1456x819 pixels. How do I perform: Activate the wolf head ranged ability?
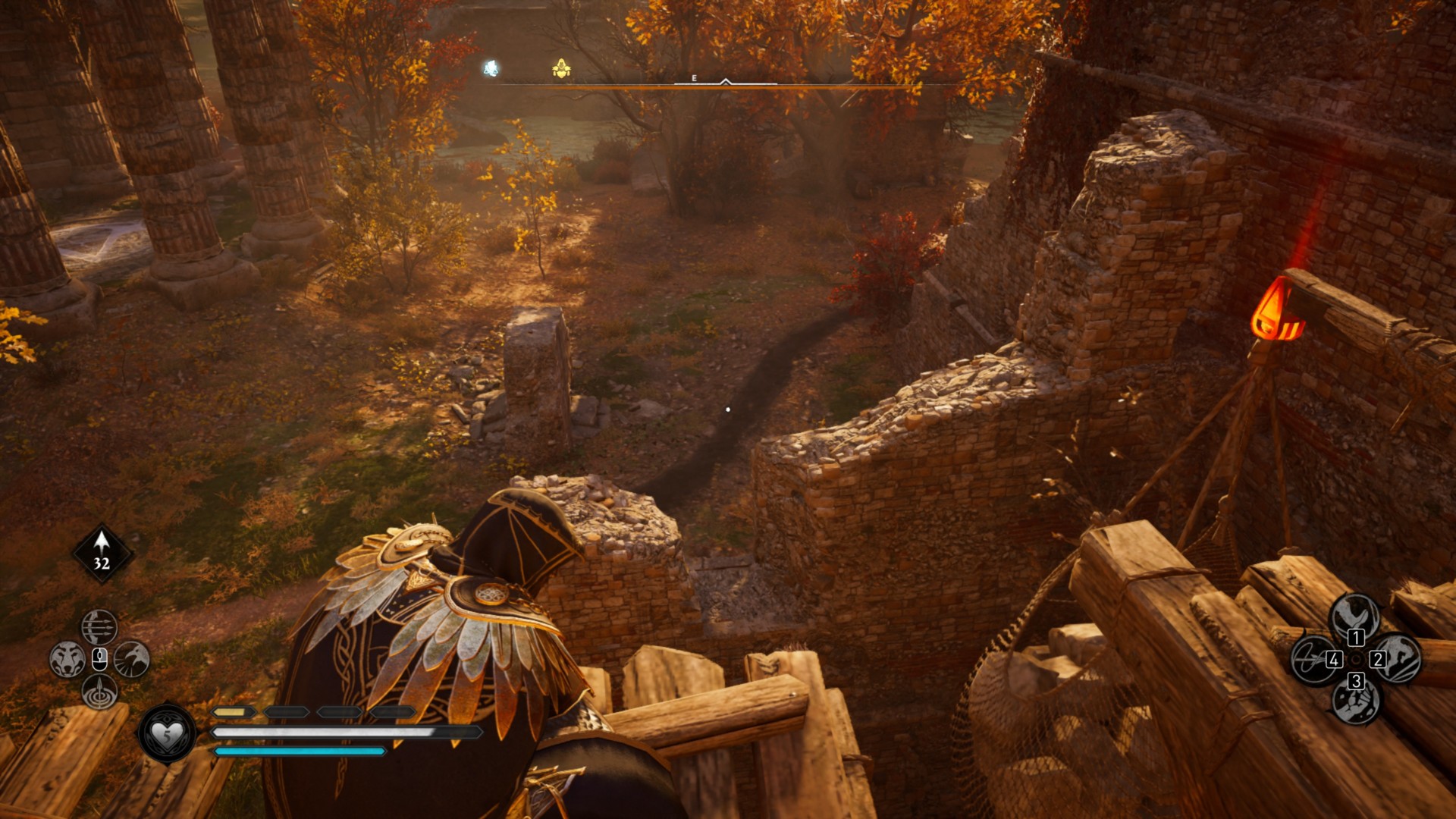[x=67, y=659]
